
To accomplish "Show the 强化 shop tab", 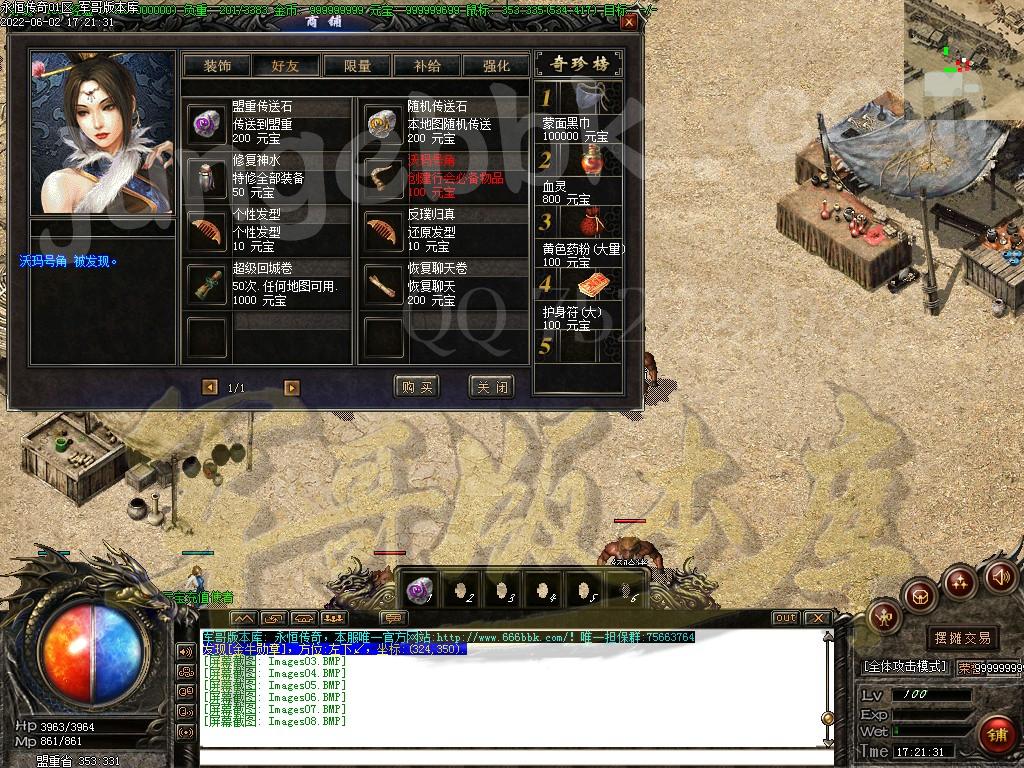I will [x=496, y=65].
